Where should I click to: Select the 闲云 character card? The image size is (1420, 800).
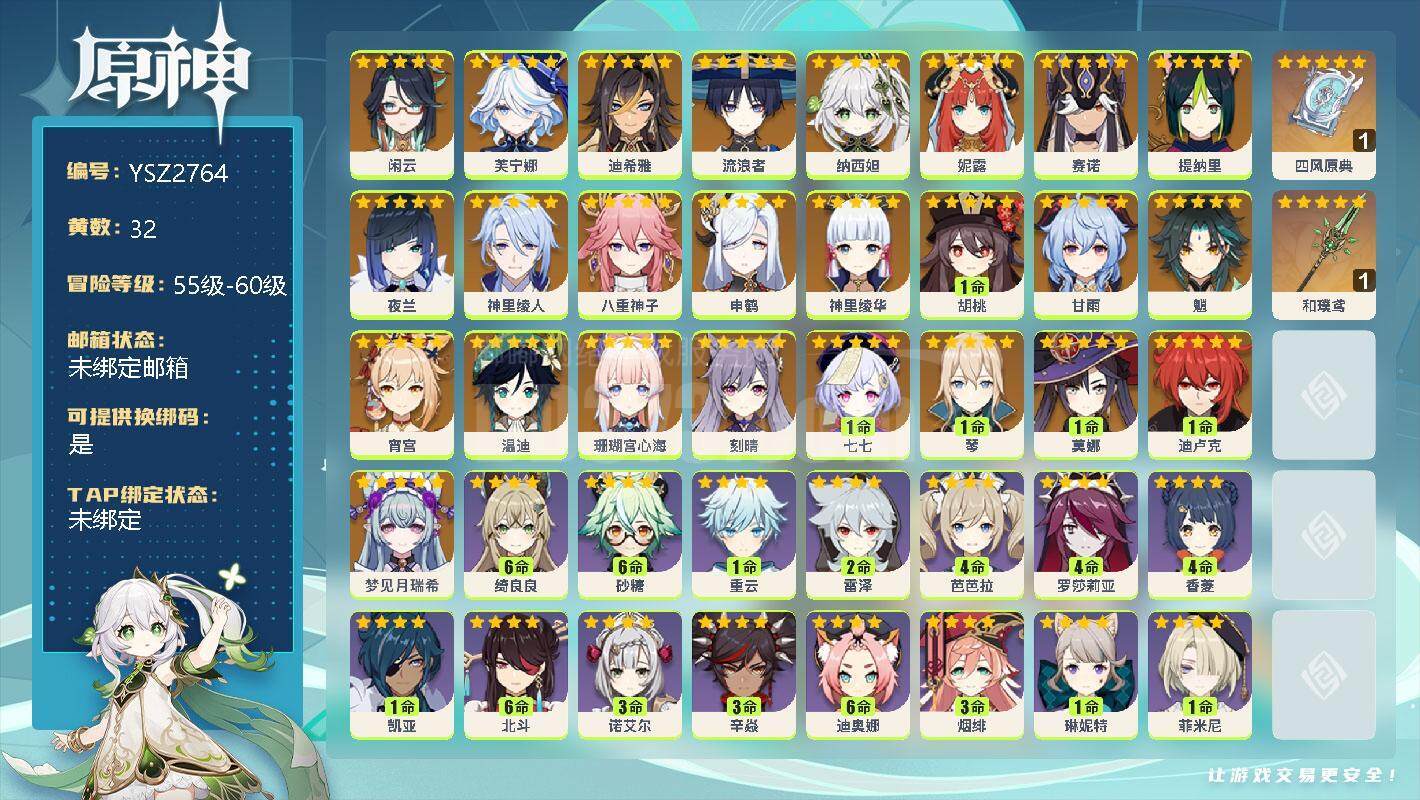tap(401, 114)
